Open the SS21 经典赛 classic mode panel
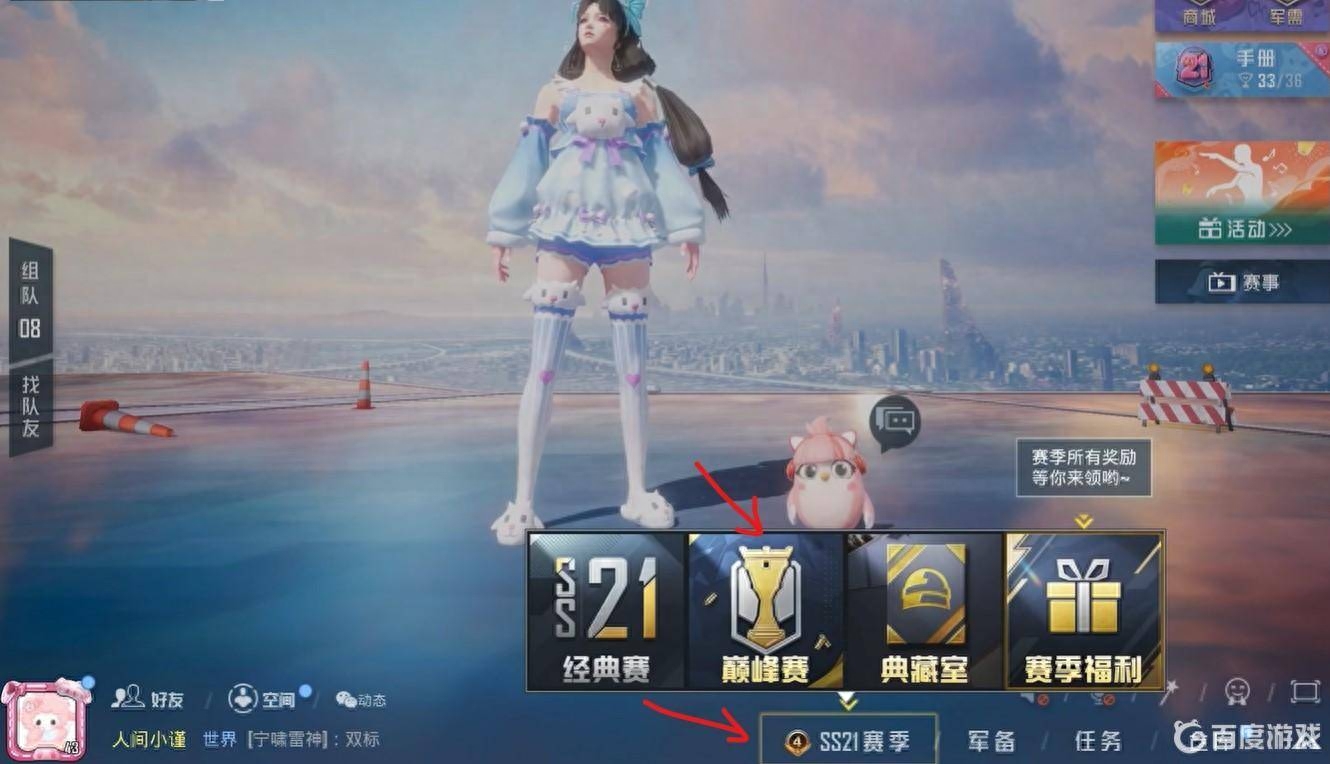The width and height of the screenshot is (1330, 764). point(602,605)
